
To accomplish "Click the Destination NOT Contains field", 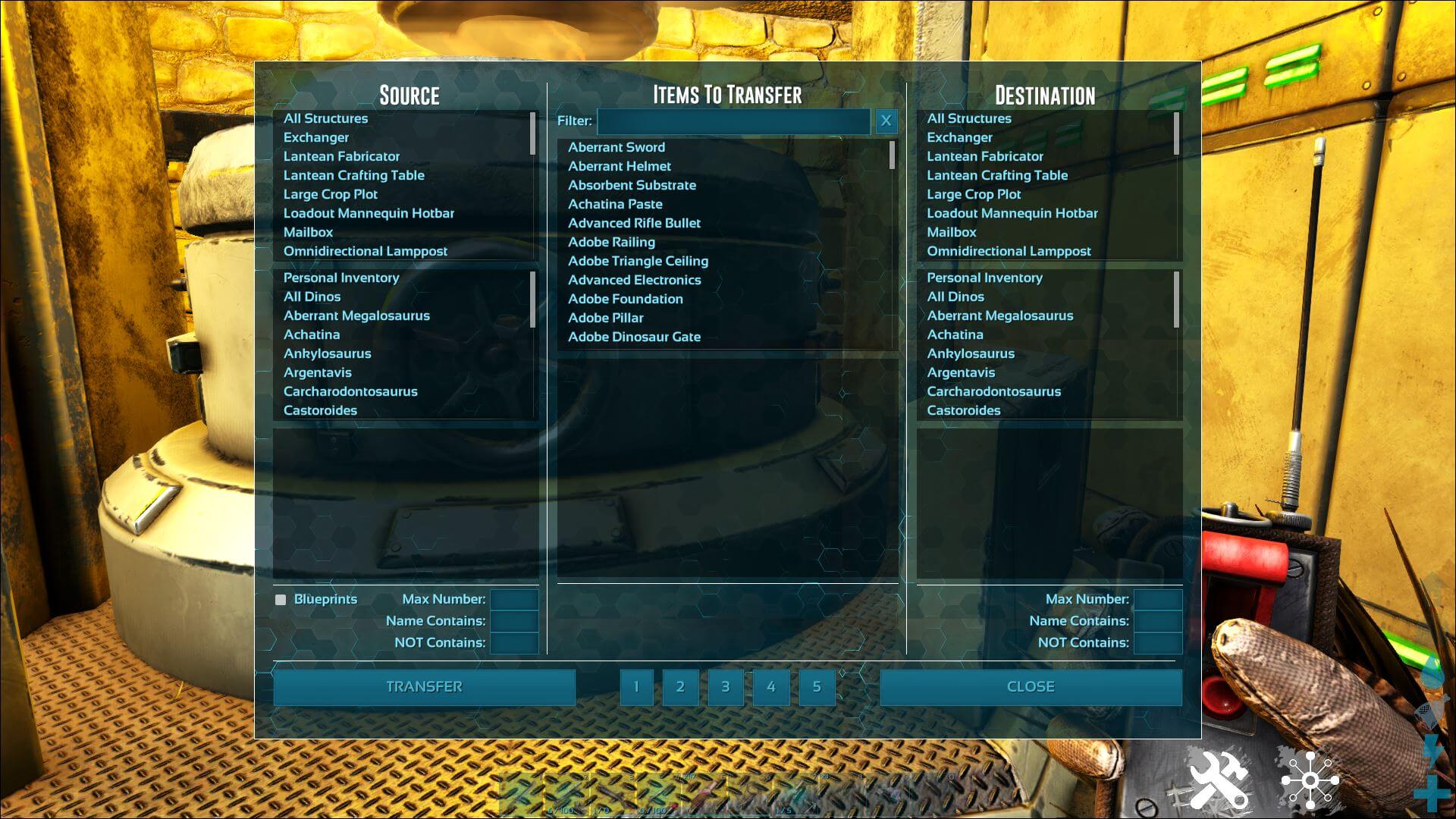I will pos(1157,643).
